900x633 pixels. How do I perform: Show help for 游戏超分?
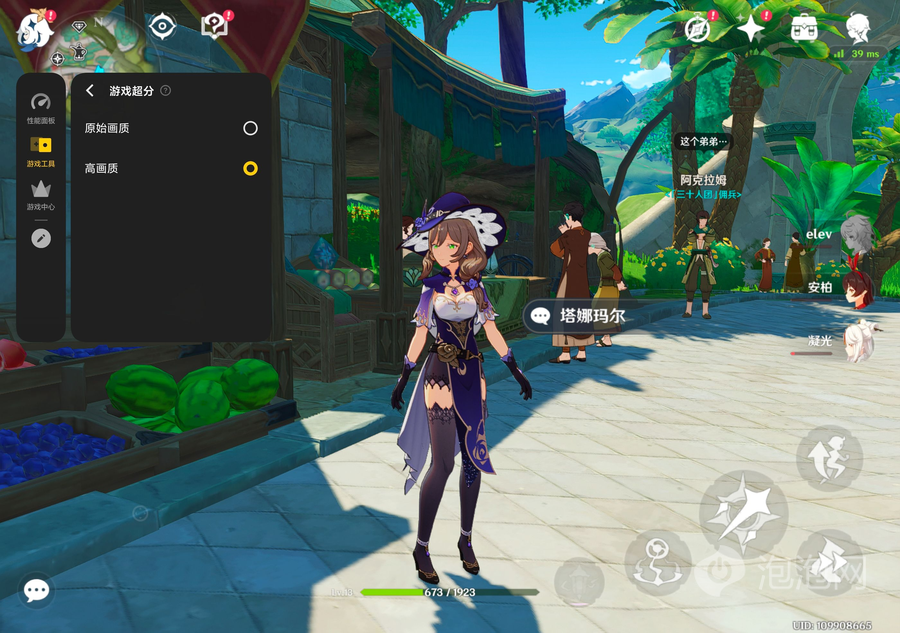(166, 91)
